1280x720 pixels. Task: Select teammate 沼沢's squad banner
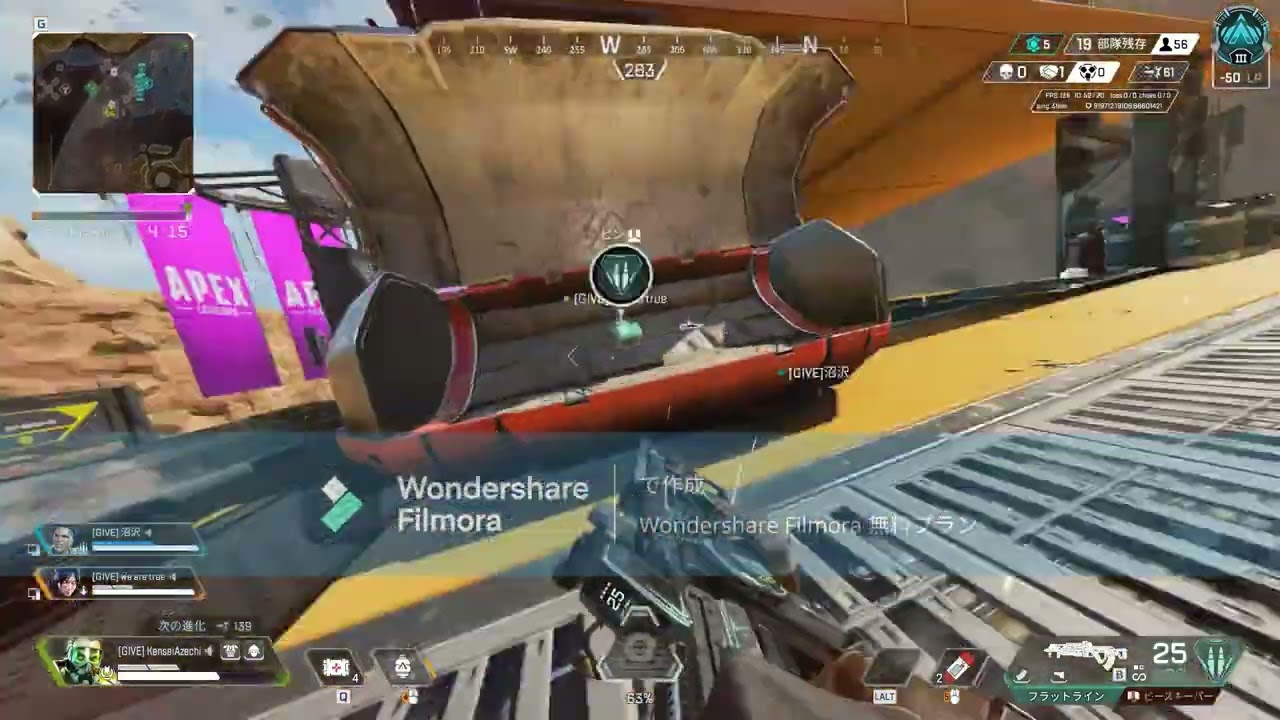pyautogui.click(x=118, y=540)
